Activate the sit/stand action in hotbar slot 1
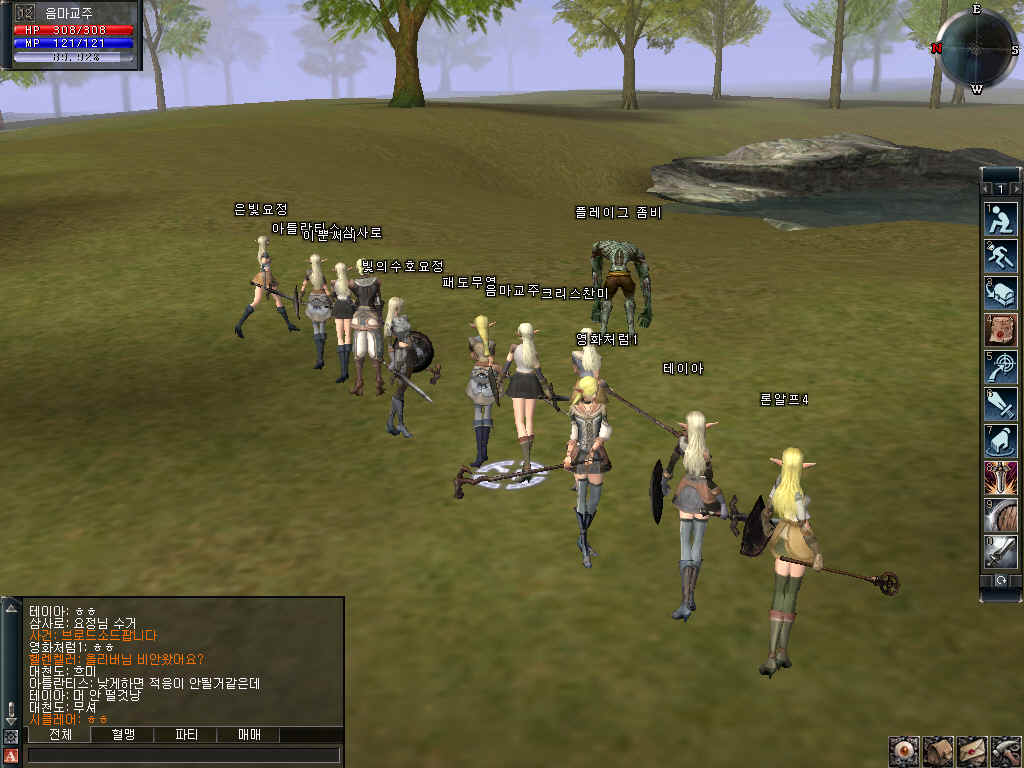The image size is (1024, 768). click(x=1001, y=219)
